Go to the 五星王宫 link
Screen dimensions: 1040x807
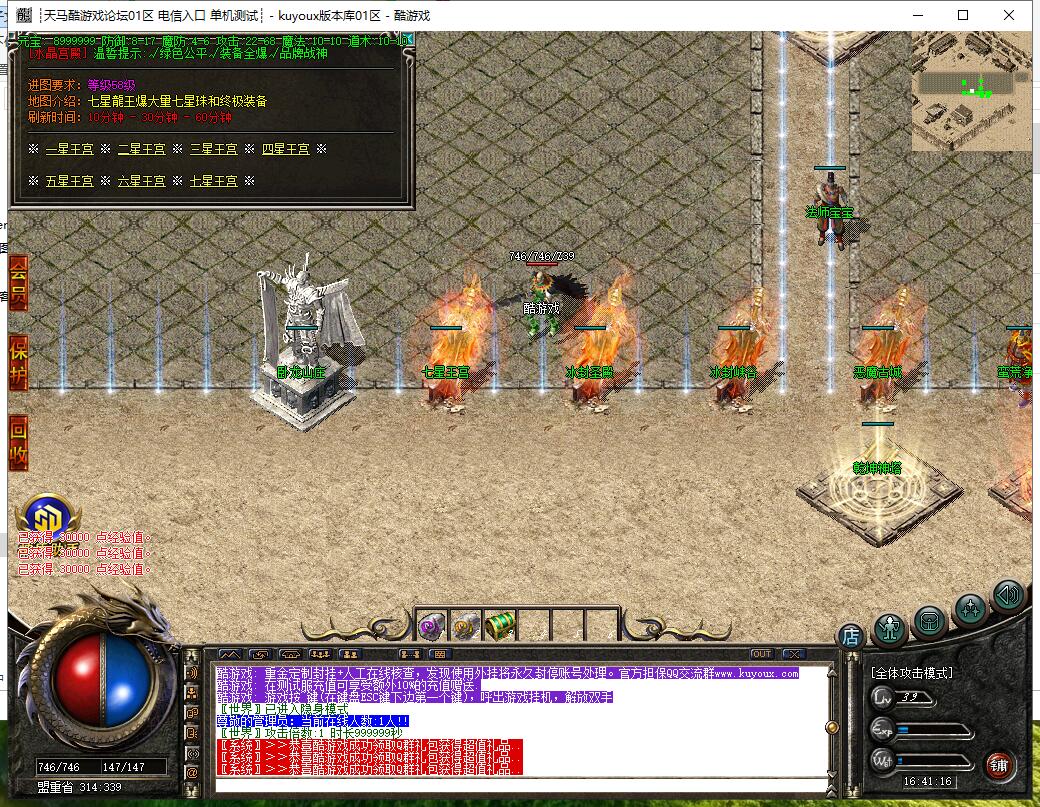tap(70, 181)
